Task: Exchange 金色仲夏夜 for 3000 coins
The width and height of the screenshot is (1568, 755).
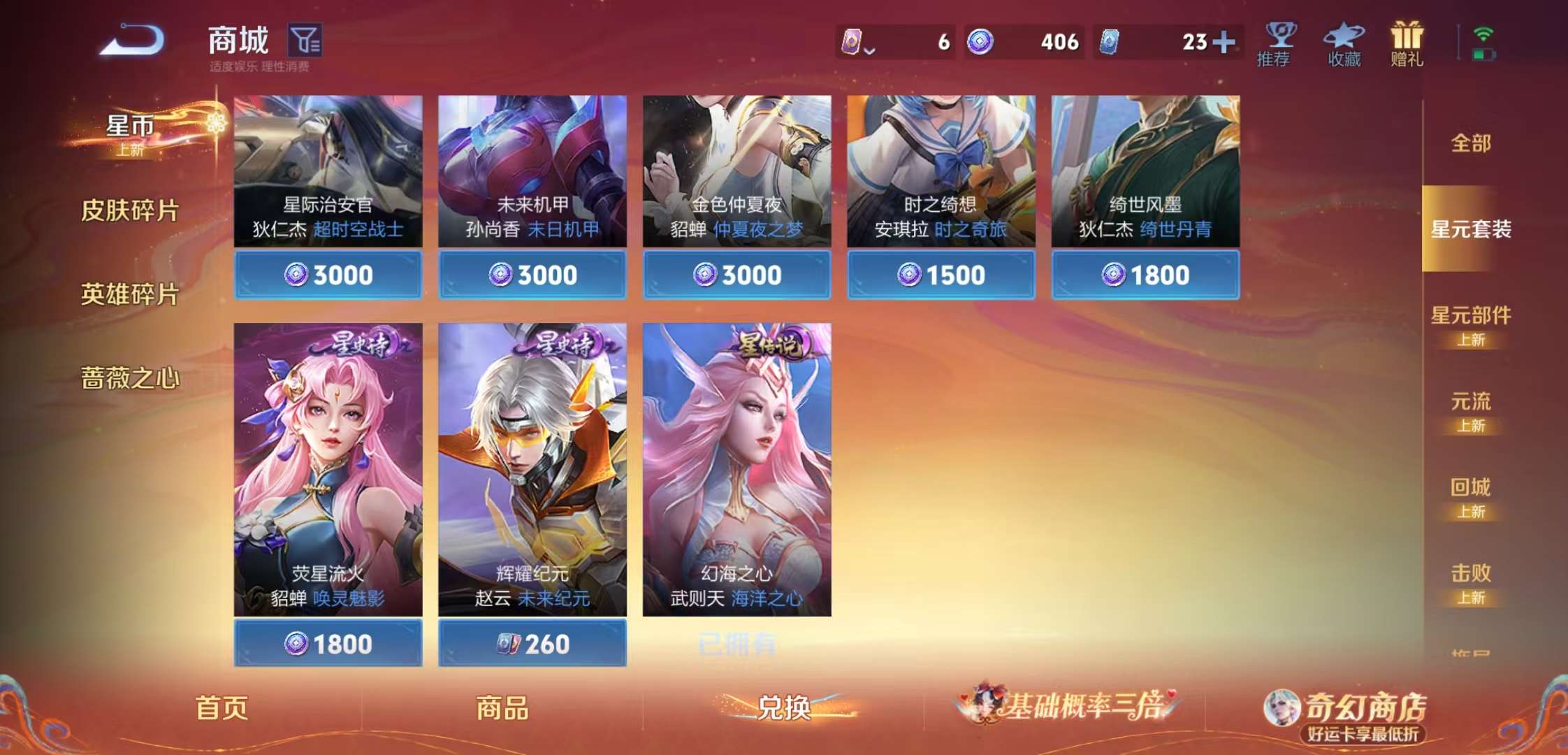Action: (x=736, y=275)
